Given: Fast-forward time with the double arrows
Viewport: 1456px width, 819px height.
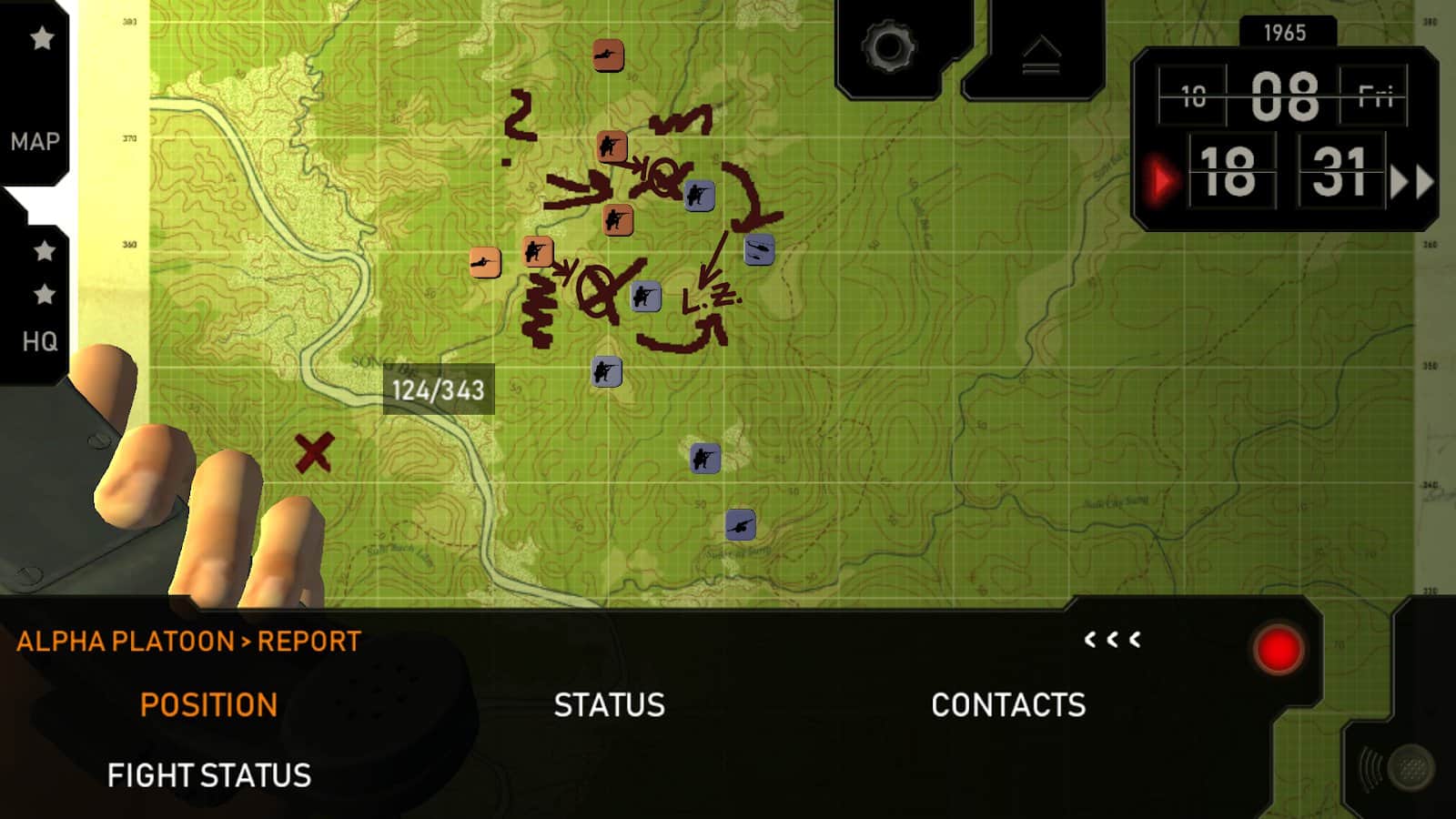Looking at the screenshot, I should click(x=1410, y=182).
